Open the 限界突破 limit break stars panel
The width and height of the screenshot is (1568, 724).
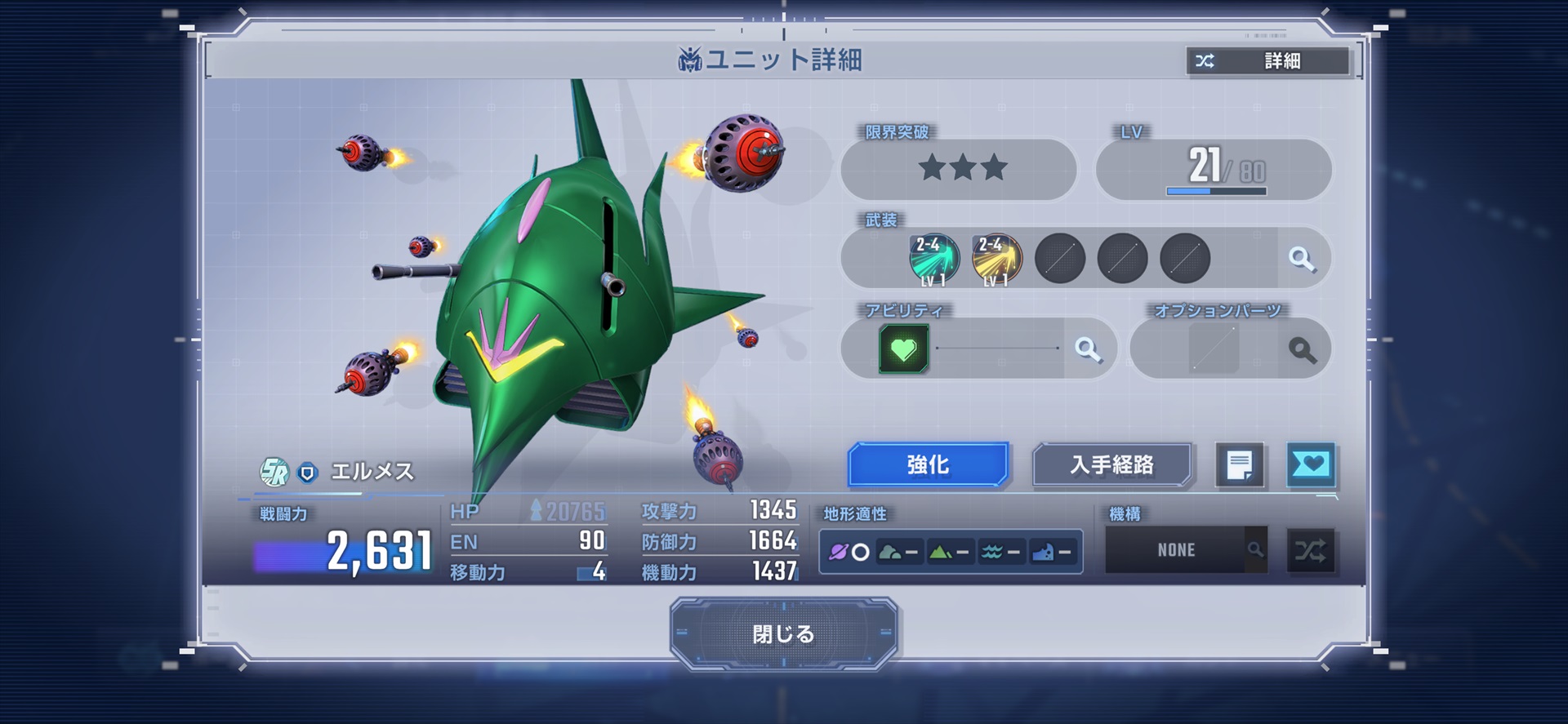click(959, 169)
